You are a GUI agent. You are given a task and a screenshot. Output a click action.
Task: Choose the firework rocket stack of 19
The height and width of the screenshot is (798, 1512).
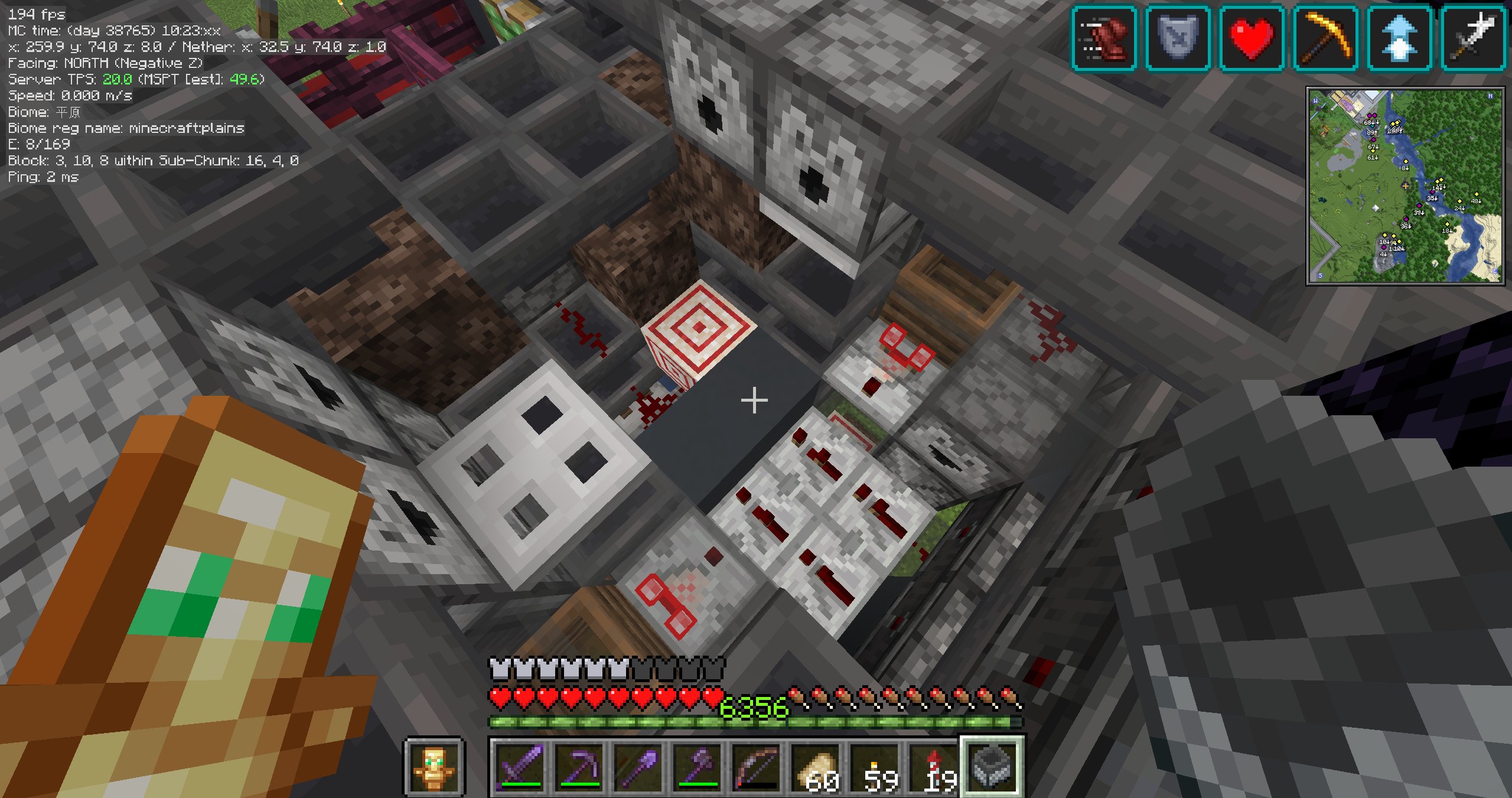pyautogui.click(x=933, y=766)
